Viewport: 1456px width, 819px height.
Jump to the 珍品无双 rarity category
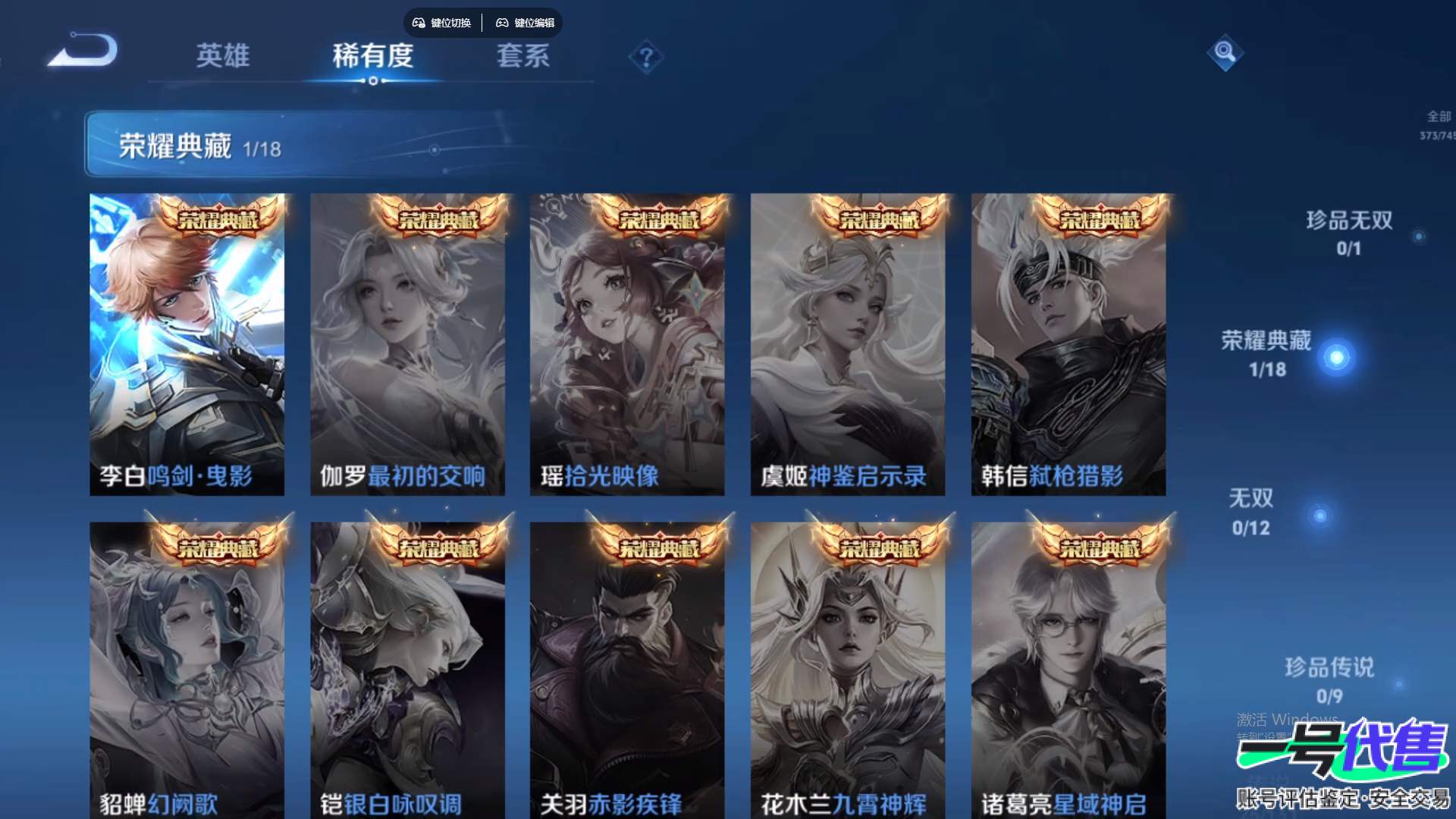tap(1349, 232)
